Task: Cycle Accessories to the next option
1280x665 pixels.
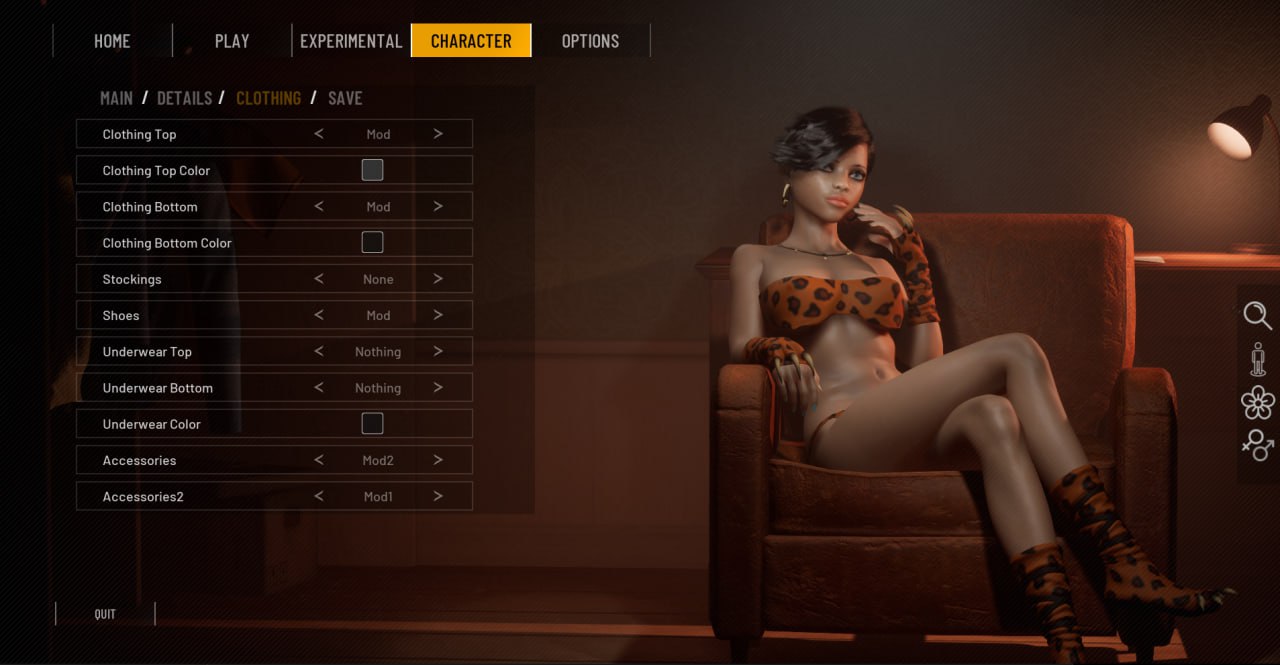Action: tap(438, 460)
